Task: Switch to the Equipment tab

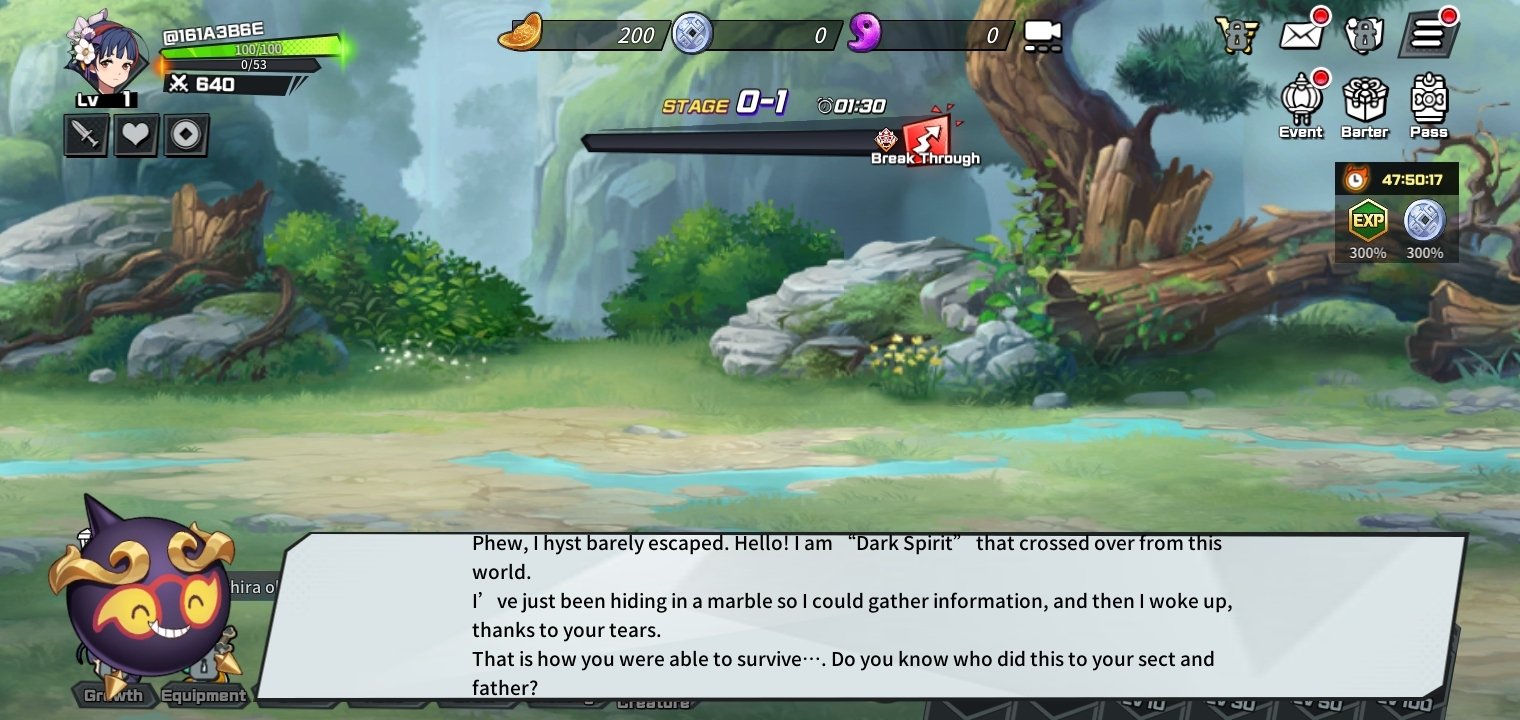Action: pos(204,695)
